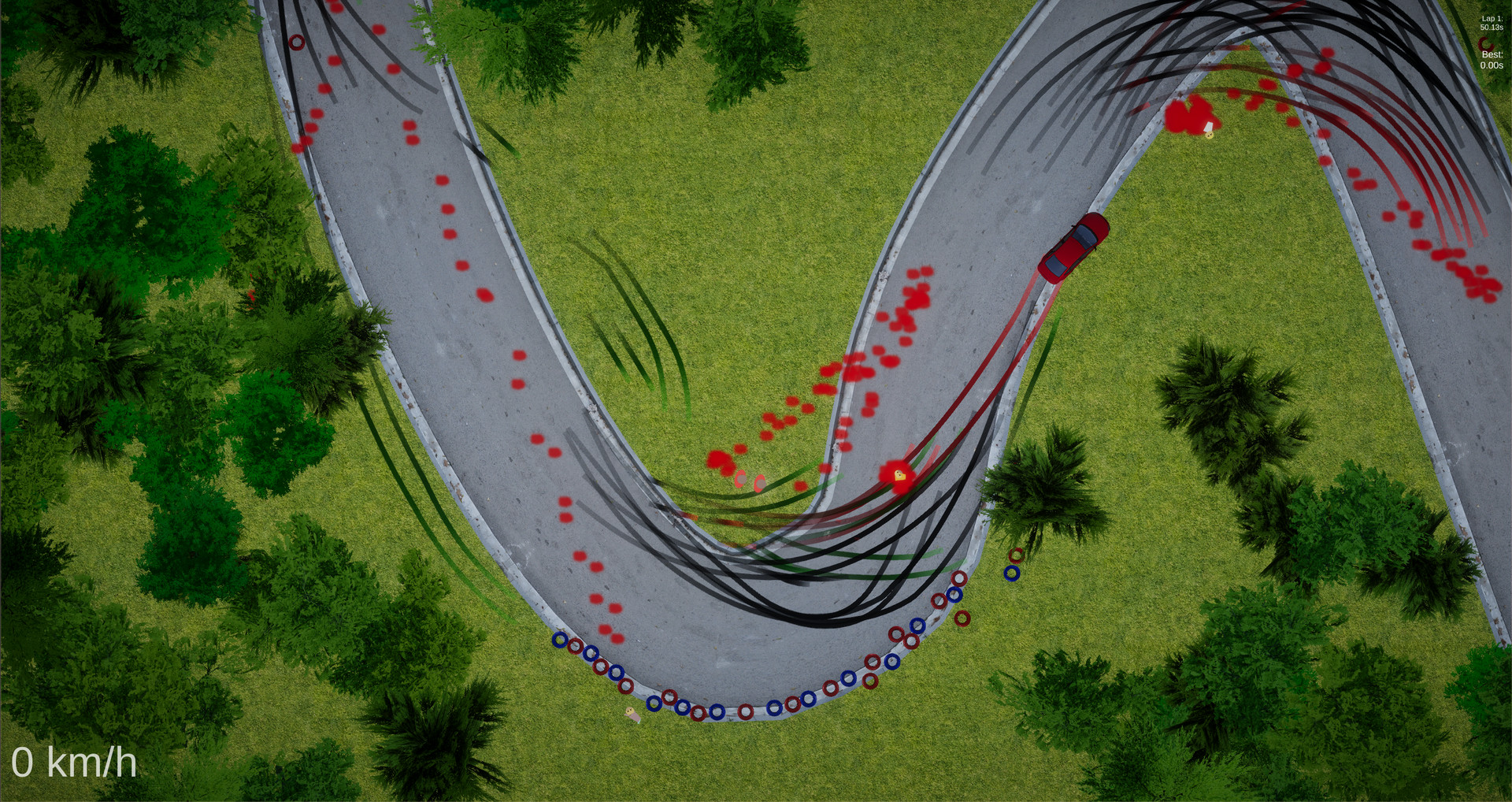Open the speedometer readout details
This screenshot has width=1512, height=802.
(76, 763)
